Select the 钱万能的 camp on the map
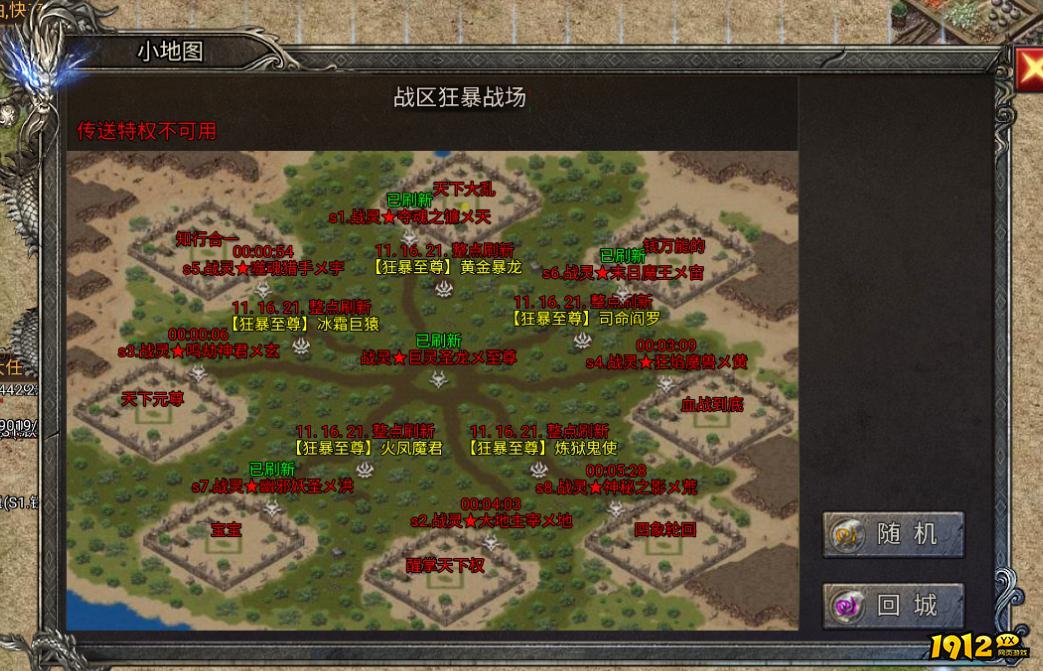The image size is (1043, 671). 674,246
